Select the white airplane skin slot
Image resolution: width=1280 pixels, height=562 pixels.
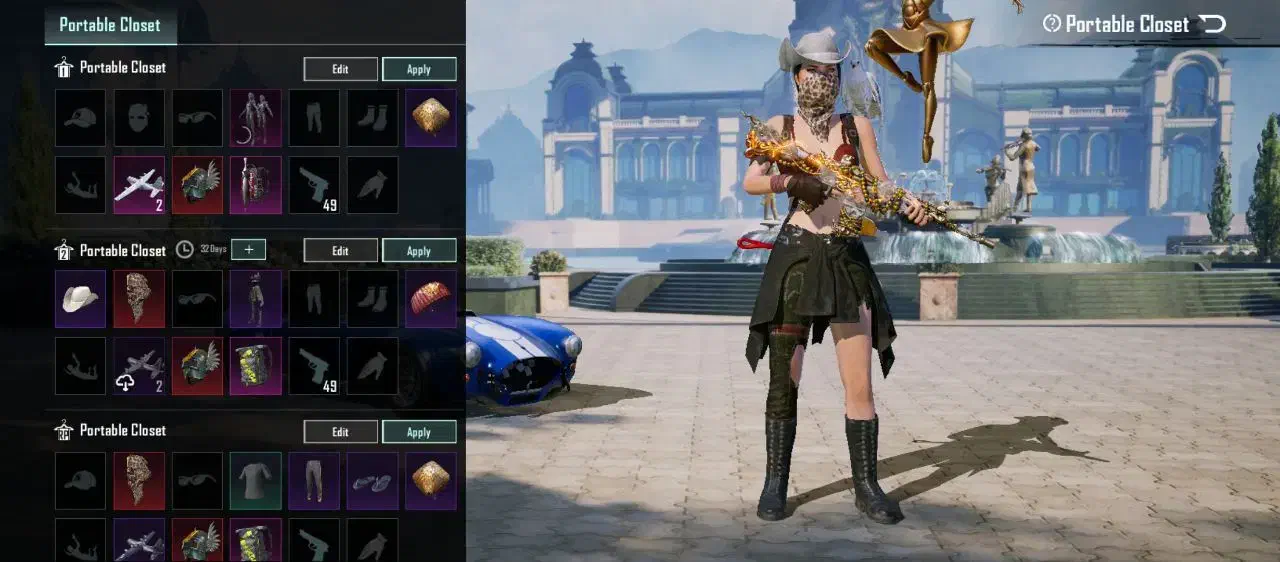(139, 185)
